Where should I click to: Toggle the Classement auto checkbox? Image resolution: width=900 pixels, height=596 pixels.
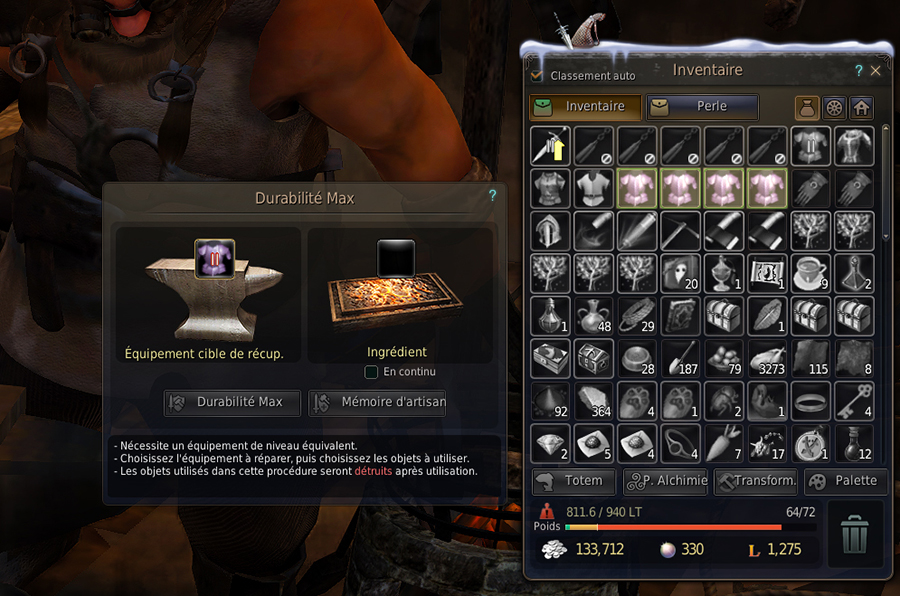(x=537, y=75)
